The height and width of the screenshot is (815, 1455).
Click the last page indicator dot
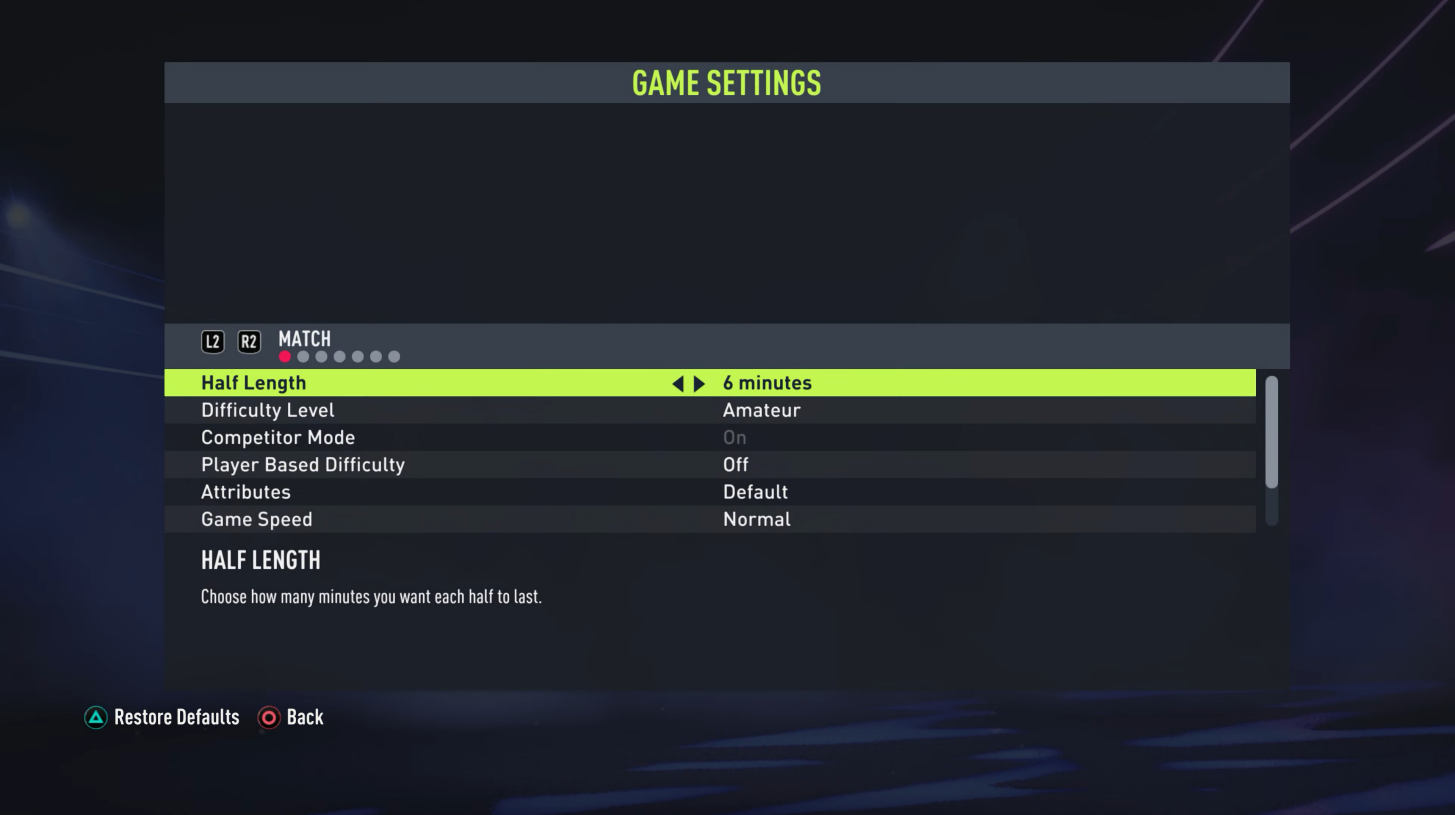pyautogui.click(x=394, y=355)
